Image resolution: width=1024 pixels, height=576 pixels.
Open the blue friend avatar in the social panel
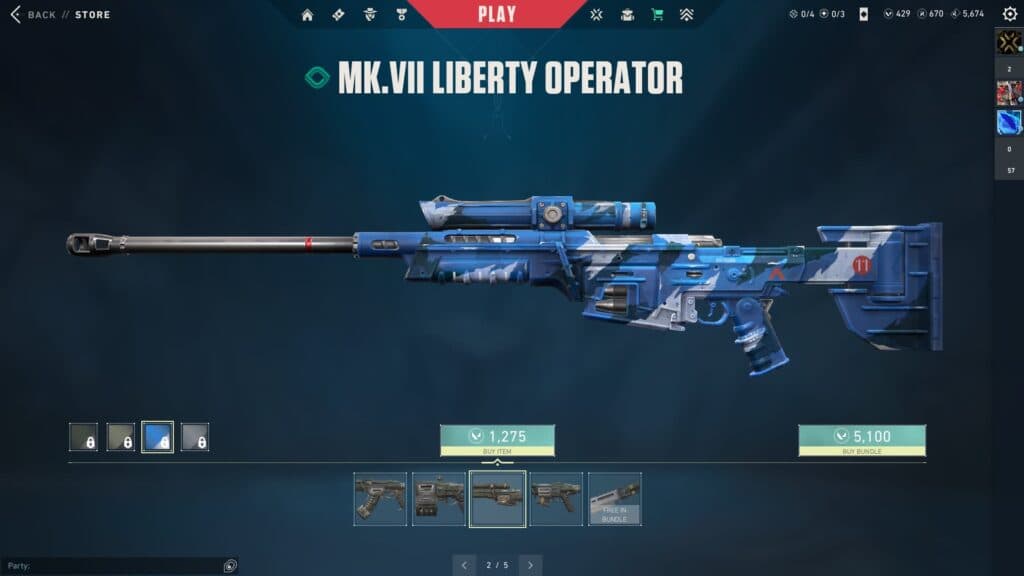(x=1008, y=122)
